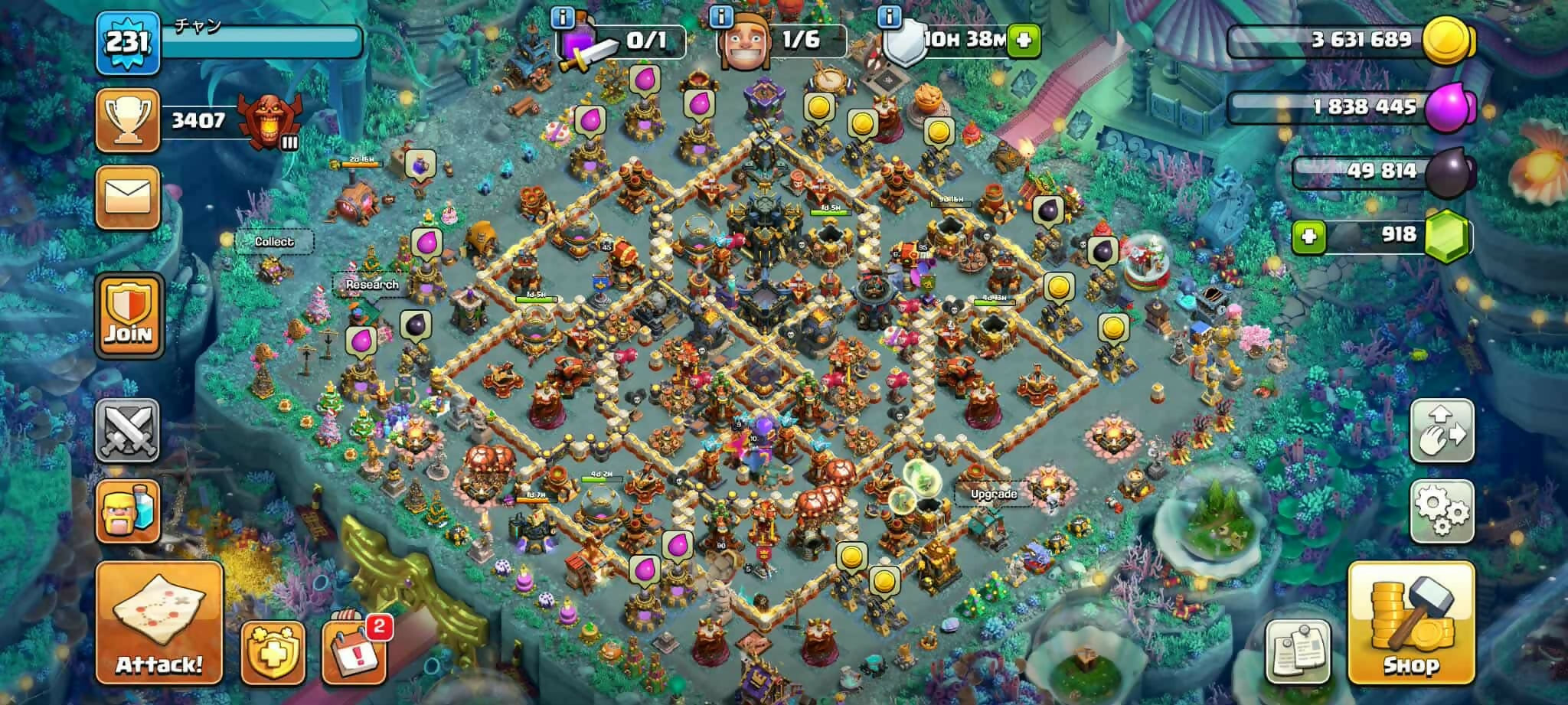Screen dimensions: 1568x705
Task: Open the gold pass rewards button
Action: tap(273, 651)
